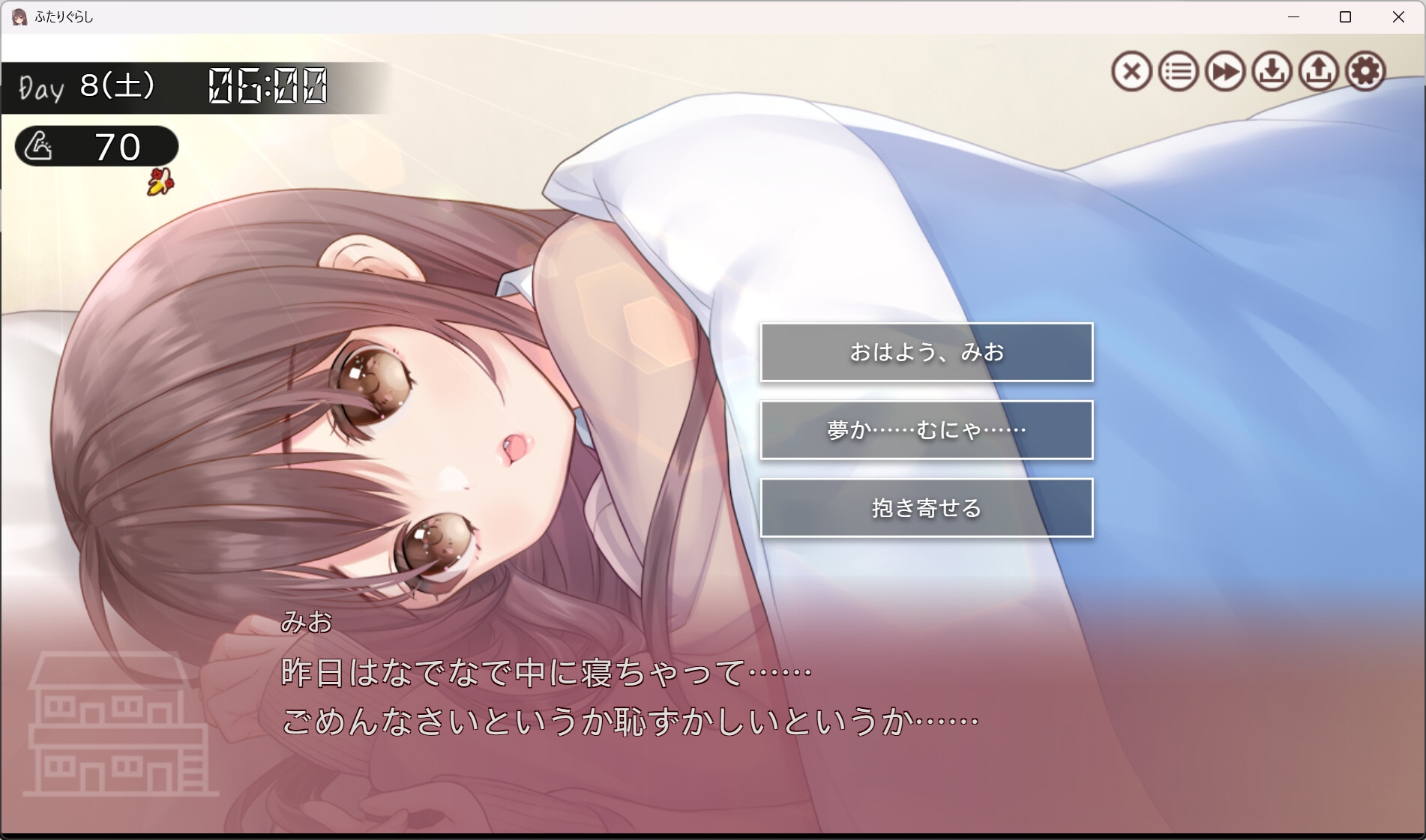Click the Day 8(土) indicator

[85, 85]
